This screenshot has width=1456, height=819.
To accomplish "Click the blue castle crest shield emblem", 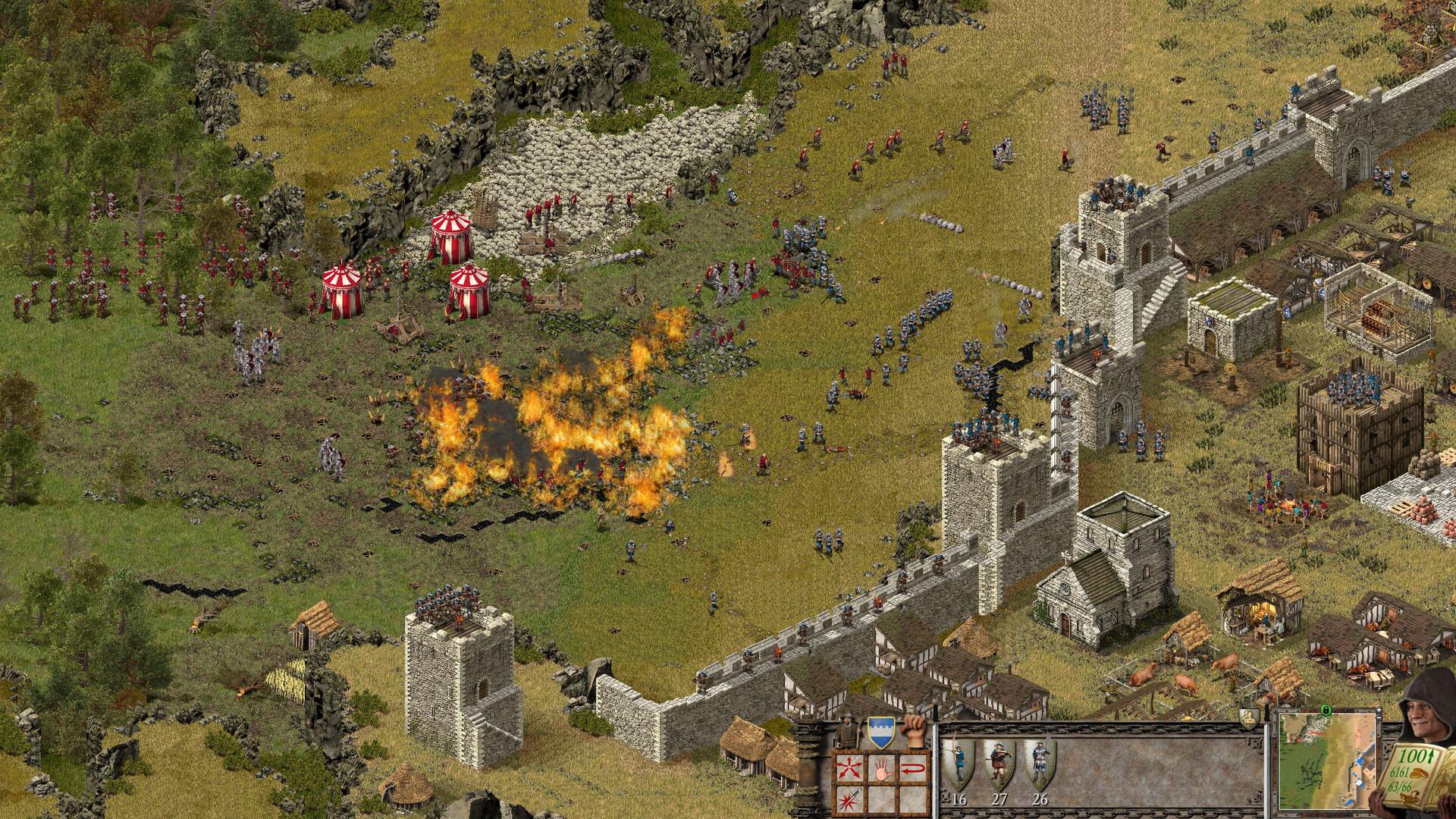I will [880, 731].
